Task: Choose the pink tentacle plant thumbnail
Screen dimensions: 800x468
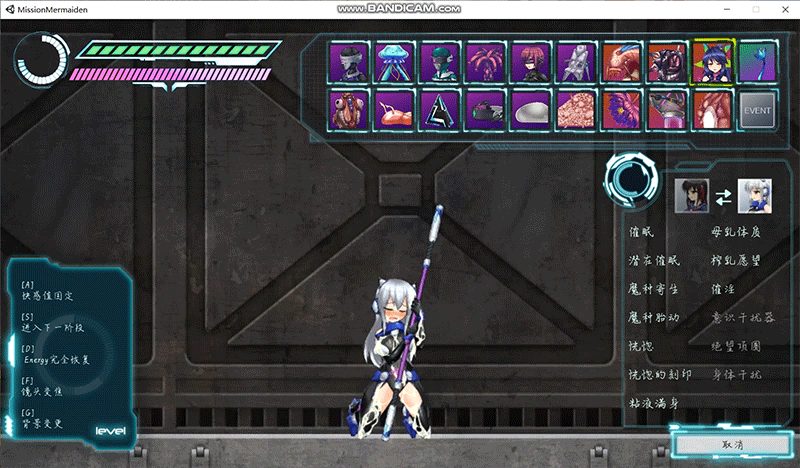Action: pyautogui.click(x=484, y=61)
